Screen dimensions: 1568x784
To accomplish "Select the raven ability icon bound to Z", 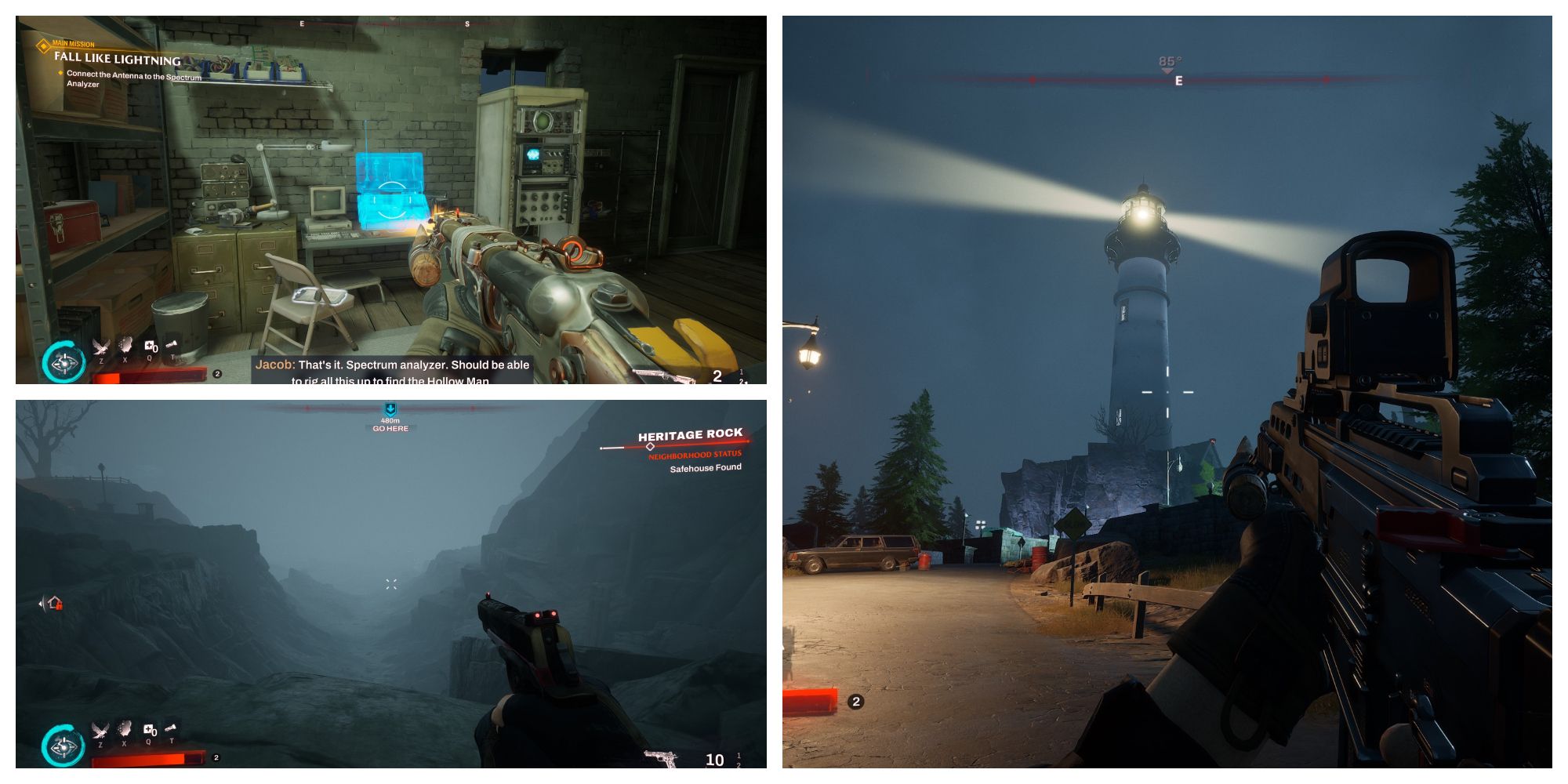I will tap(100, 731).
